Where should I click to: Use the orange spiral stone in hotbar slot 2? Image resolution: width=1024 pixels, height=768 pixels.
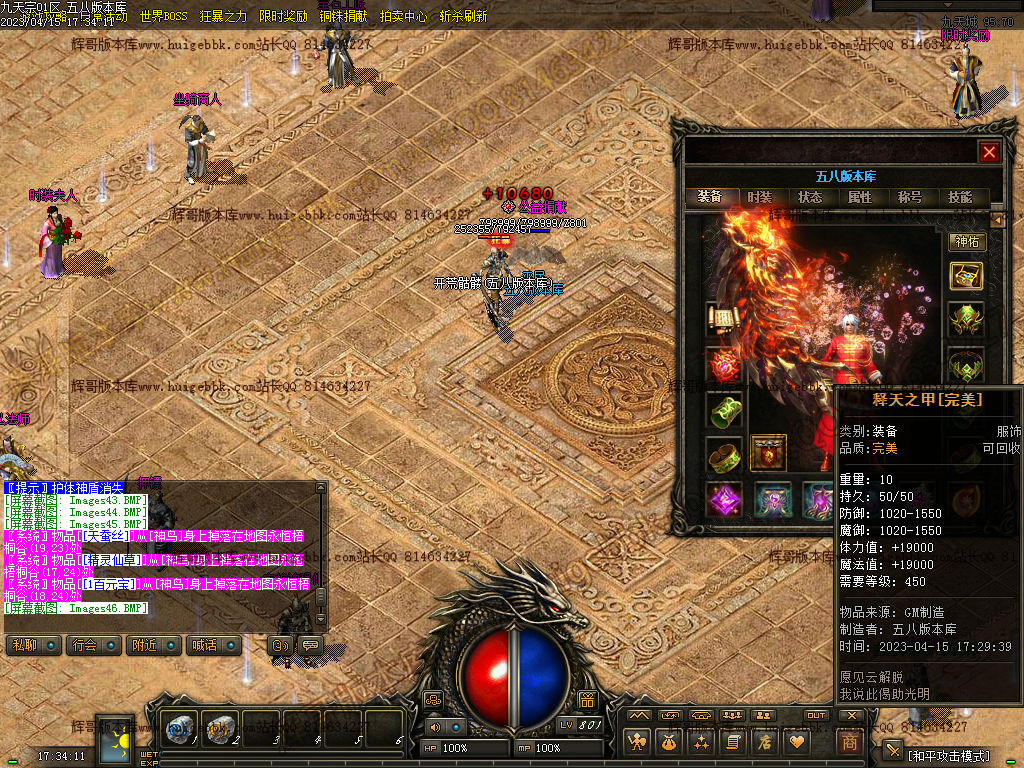coord(220,730)
